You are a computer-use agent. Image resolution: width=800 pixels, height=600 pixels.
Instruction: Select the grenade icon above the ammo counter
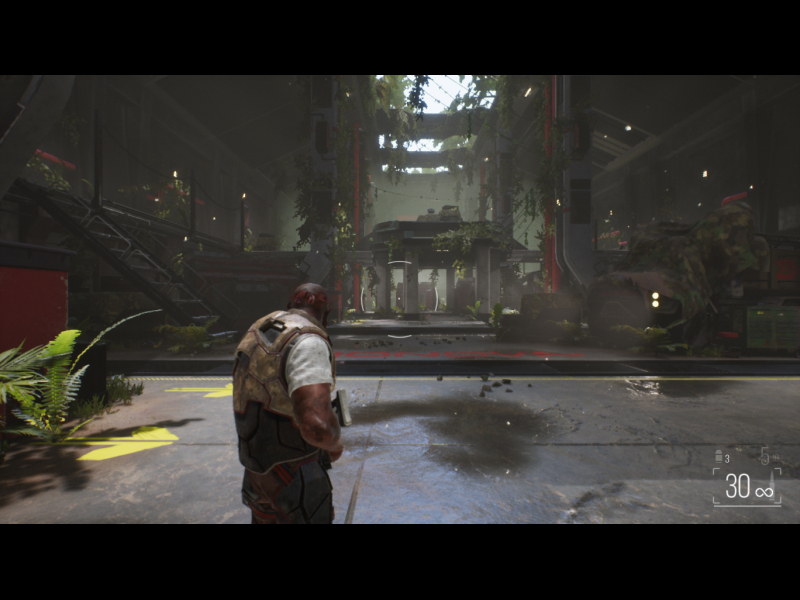719,457
